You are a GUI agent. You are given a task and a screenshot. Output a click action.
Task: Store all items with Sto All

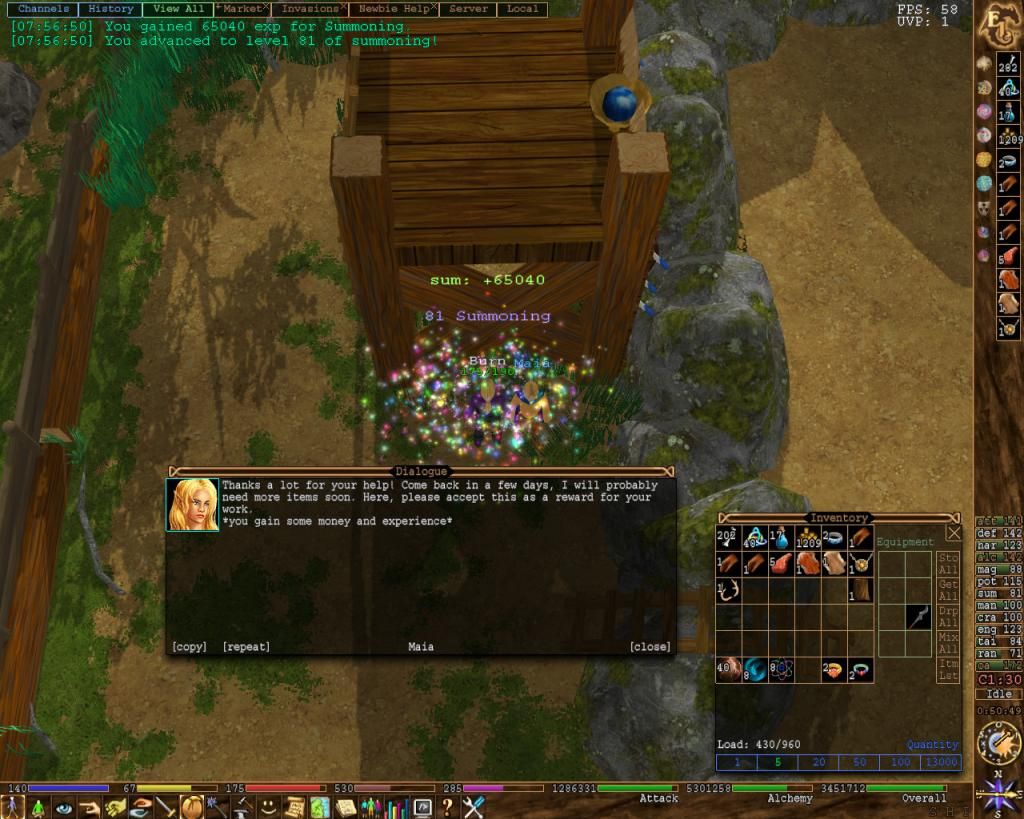click(x=948, y=563)
